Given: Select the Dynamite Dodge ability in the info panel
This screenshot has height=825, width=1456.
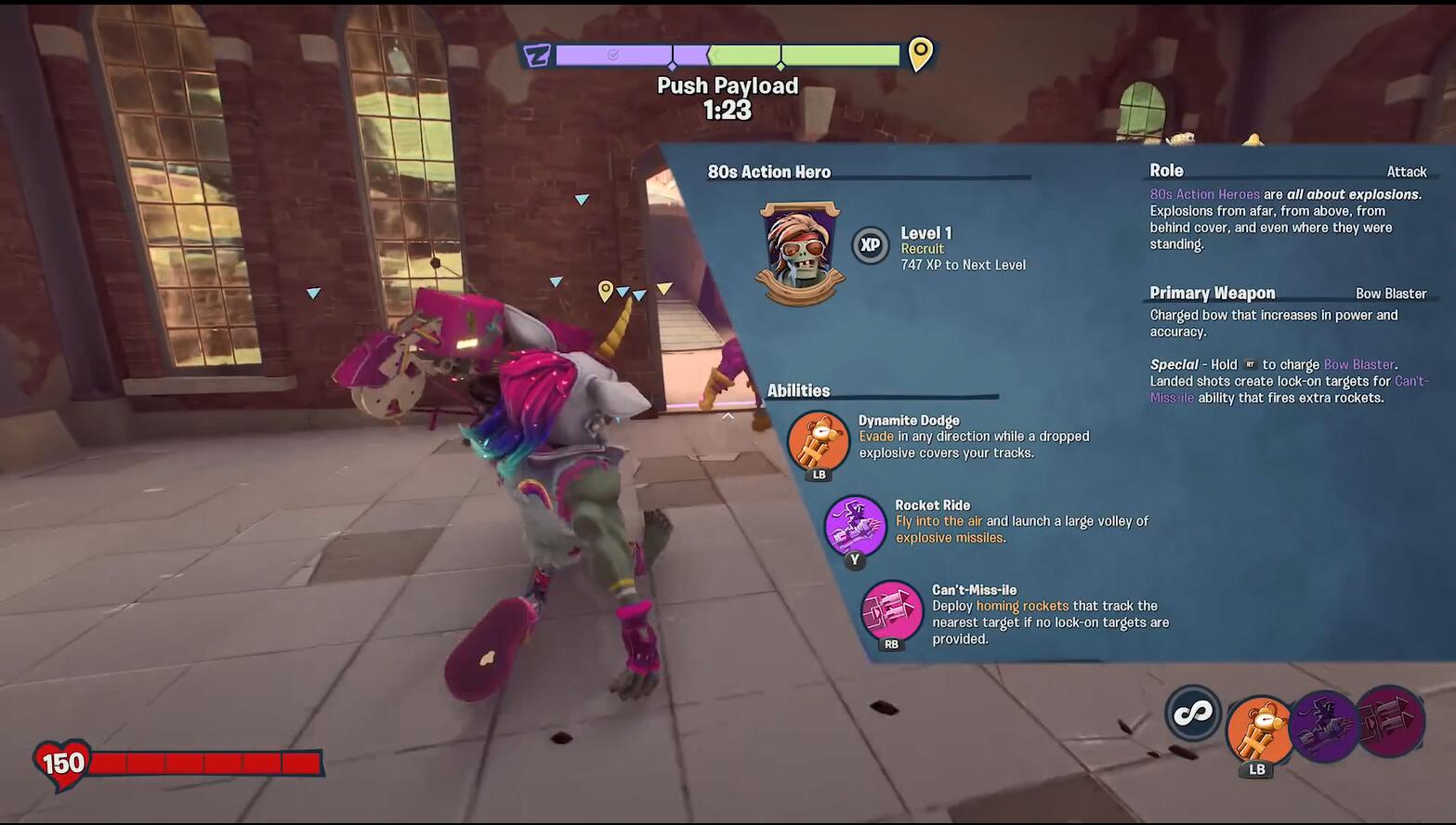Looking at the screenshot, I should pos(818,441).
